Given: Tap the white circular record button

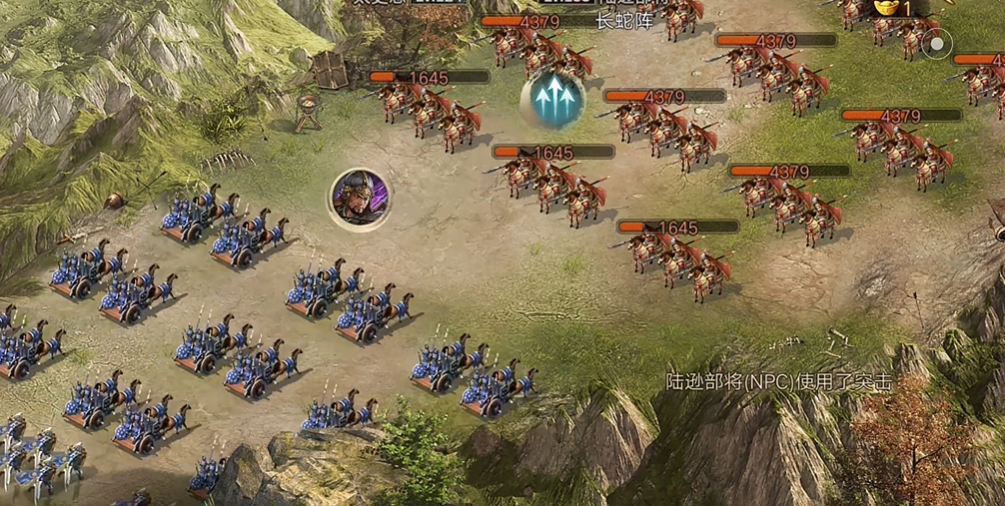Looking at the screenshot, I should 937,44.
